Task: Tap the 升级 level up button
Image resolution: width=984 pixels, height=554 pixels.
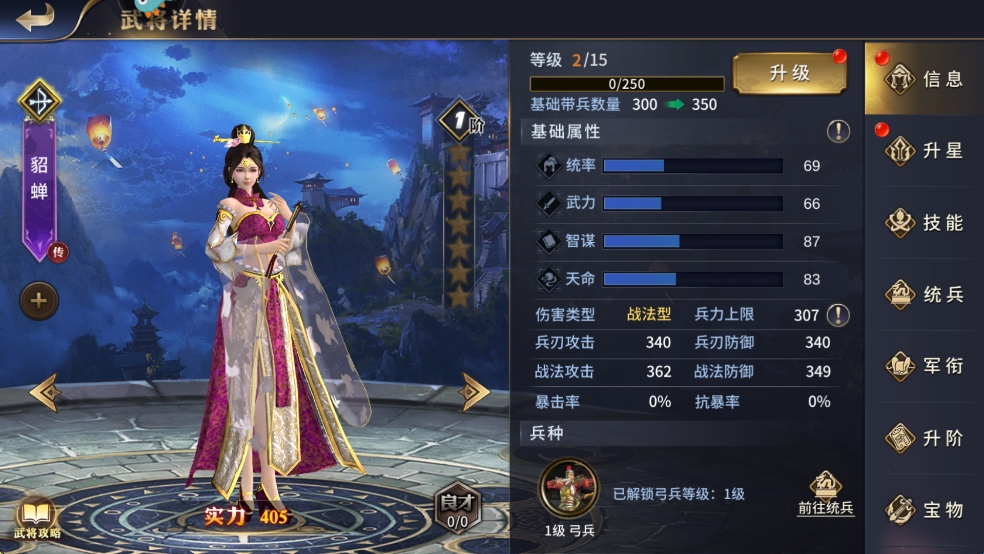Action: tap(789, 74)
